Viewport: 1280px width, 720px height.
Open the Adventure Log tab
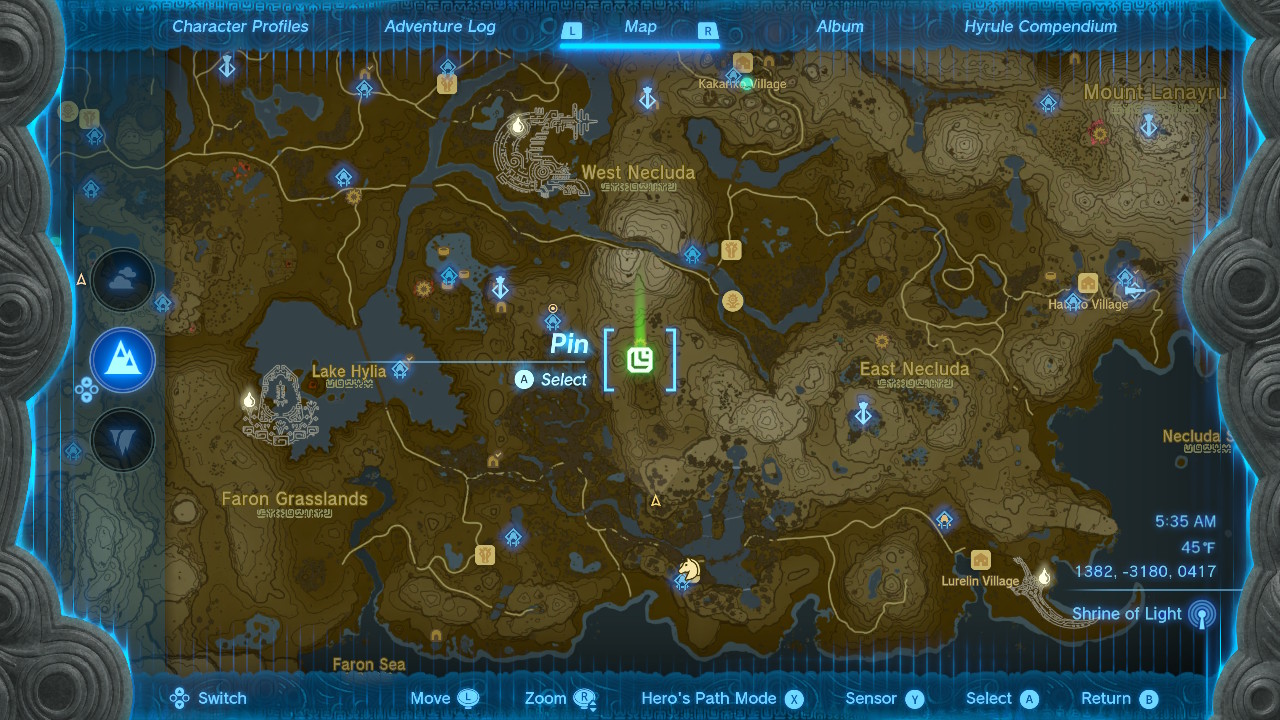440,27
